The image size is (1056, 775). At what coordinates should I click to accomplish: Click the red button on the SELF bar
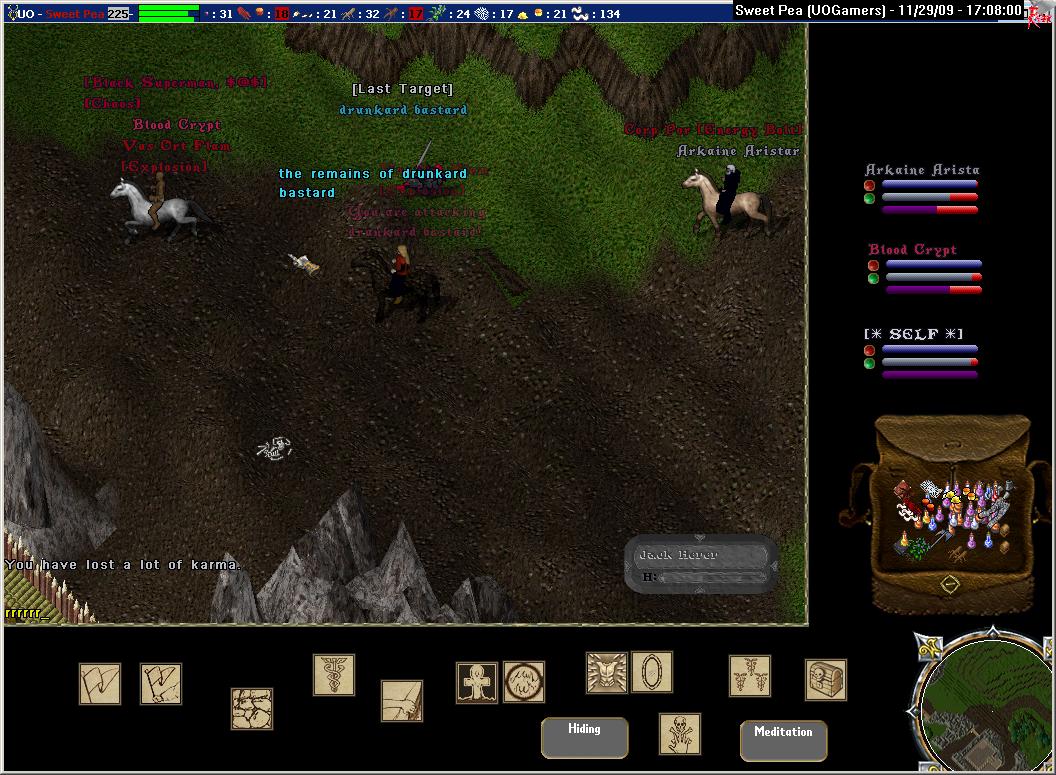[x=869, y=350]
